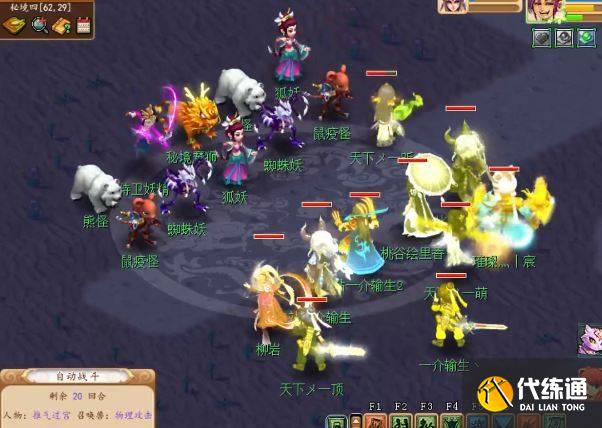Activate the F2 hotkey slot
The height and width of the screenshot is (428, 602).
[401, 421]
